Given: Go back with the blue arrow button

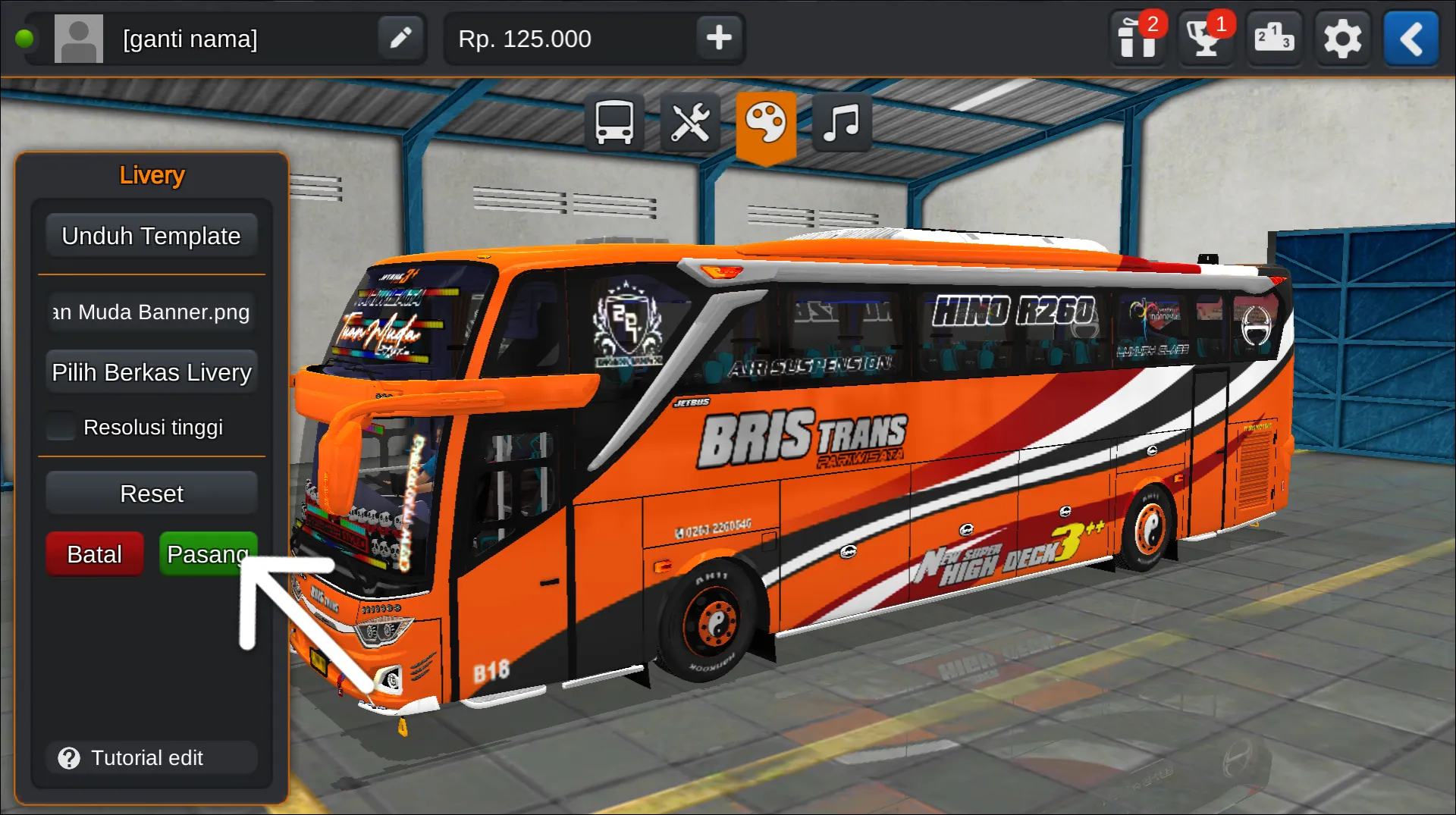Looking at the screenshot, I should point(1410,38).
